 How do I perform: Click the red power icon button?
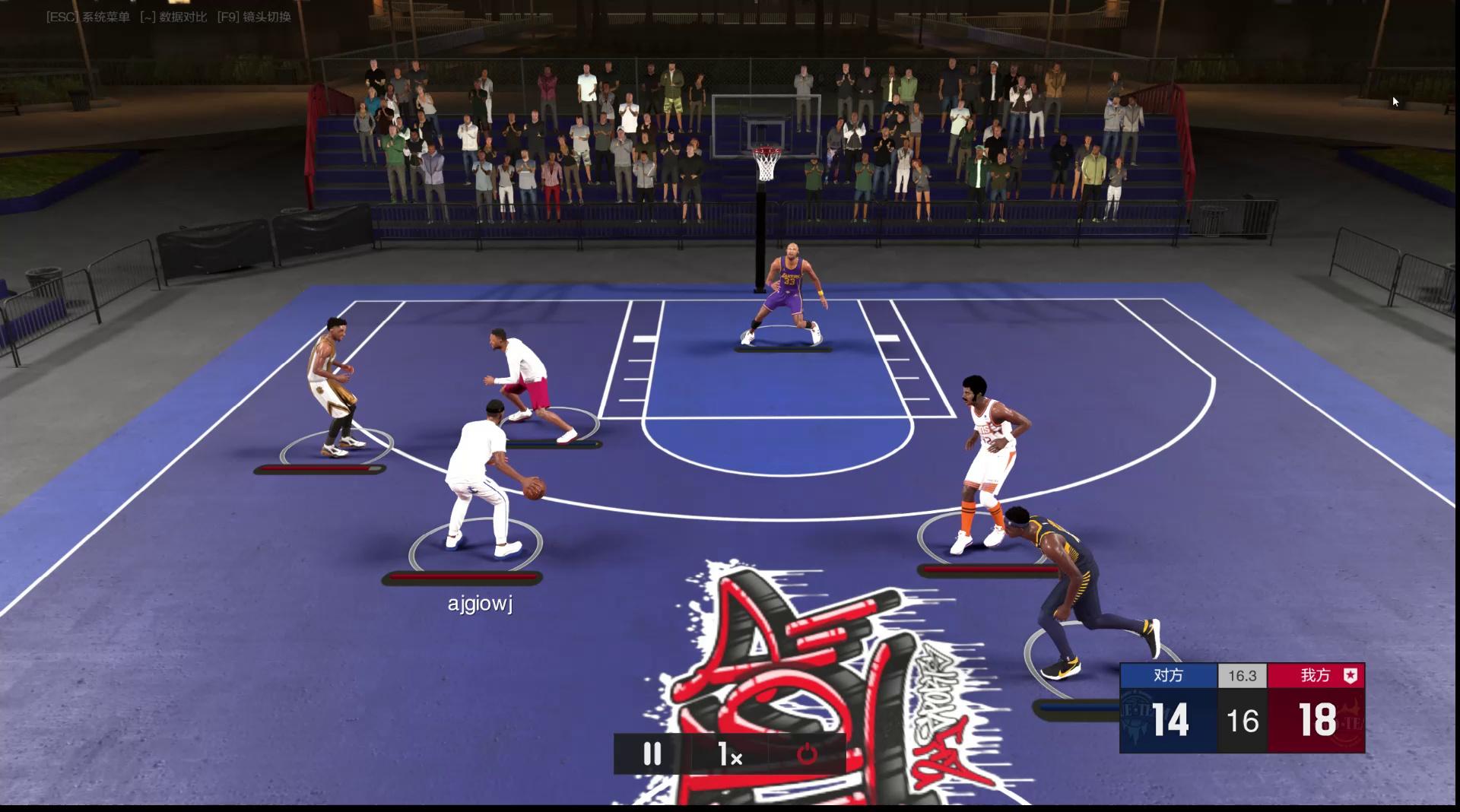point(807,754)
